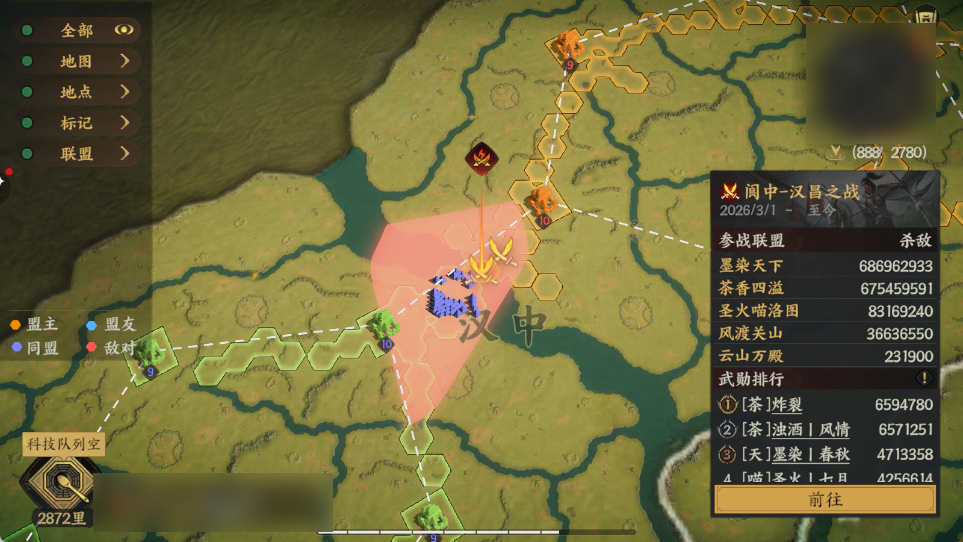Expand the 地点 filter entry

click(124, 91)
